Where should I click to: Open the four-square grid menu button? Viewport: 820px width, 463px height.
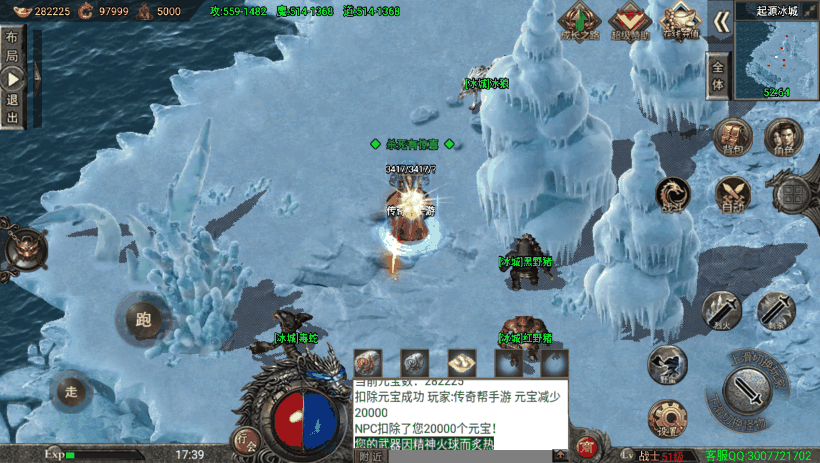click(795, 193)
